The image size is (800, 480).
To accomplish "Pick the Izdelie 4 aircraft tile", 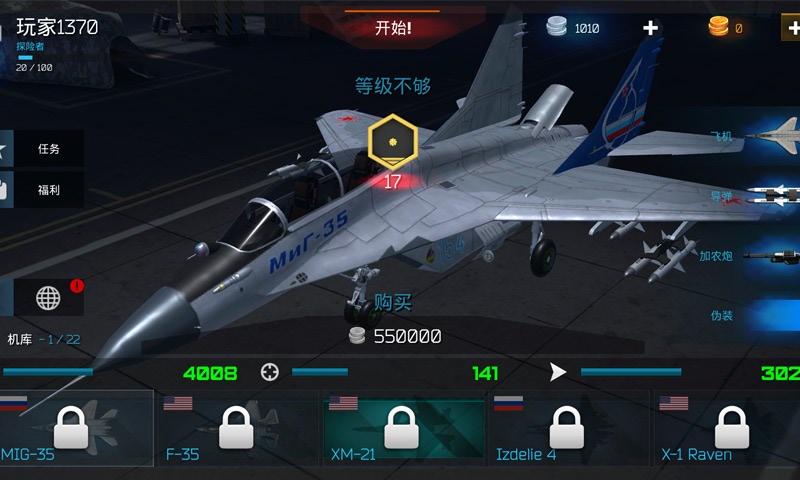I will (567, 428).
